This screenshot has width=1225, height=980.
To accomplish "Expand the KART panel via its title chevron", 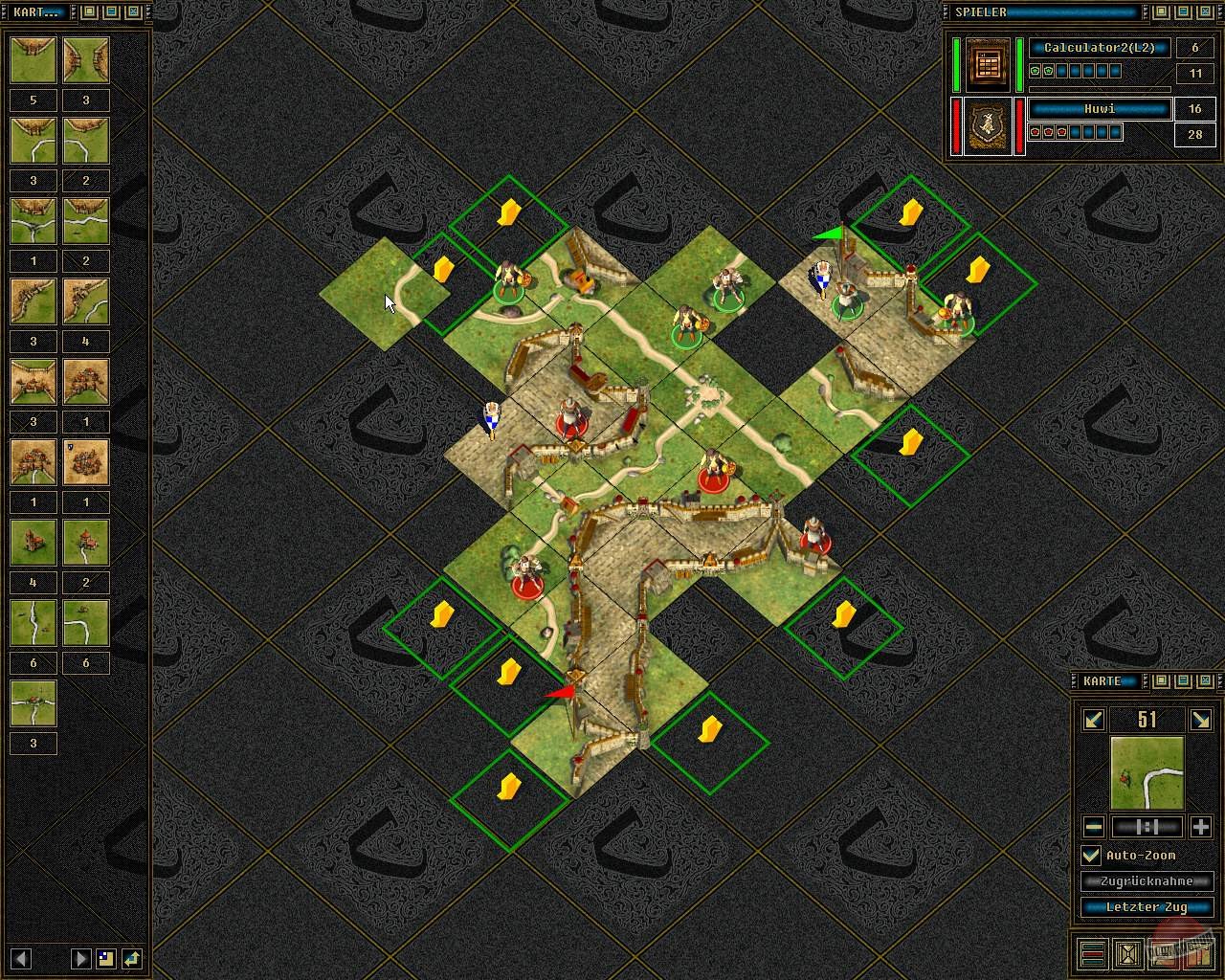I will 75,12.
